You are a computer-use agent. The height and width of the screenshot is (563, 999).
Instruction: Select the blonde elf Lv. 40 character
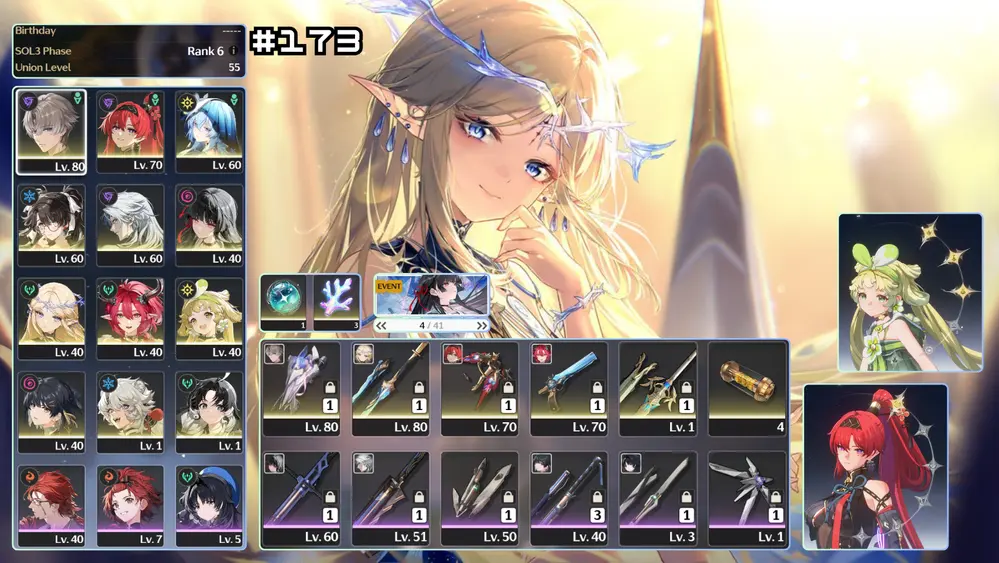[x=51, y=317]
